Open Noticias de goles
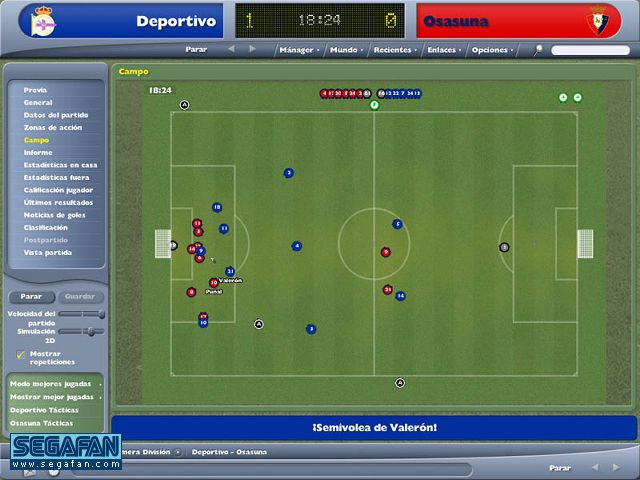640x480 pixels. (55, 215)
